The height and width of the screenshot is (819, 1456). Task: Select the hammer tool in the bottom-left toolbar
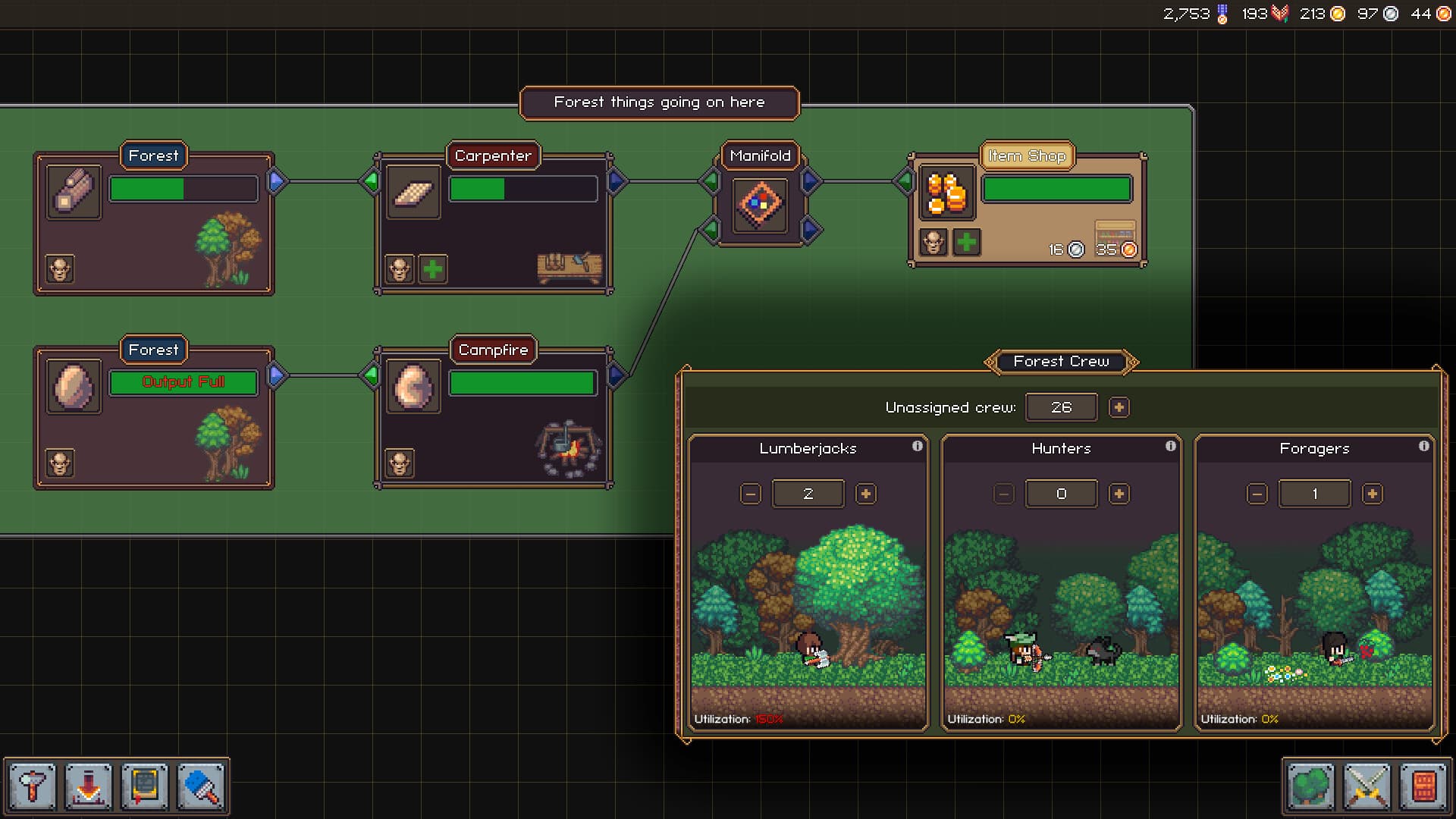pos(30,786)
